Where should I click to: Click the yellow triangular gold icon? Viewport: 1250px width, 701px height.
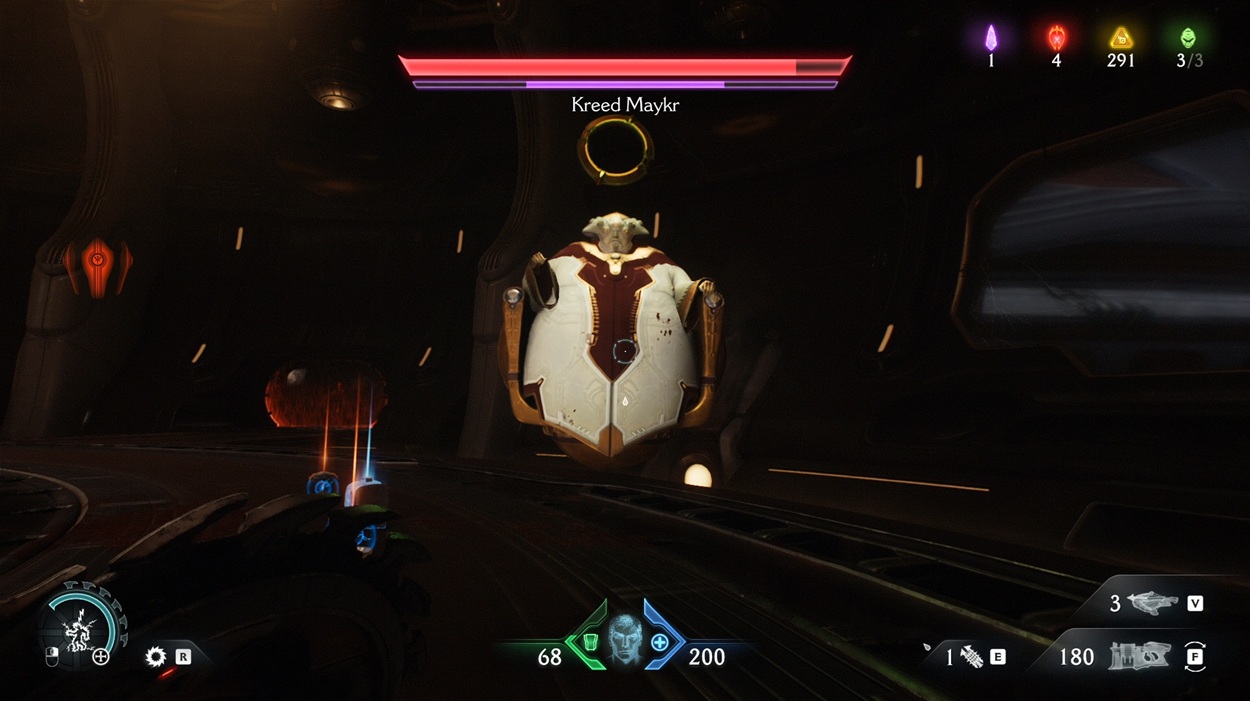pyautogui.click(x=1121, y=38)
